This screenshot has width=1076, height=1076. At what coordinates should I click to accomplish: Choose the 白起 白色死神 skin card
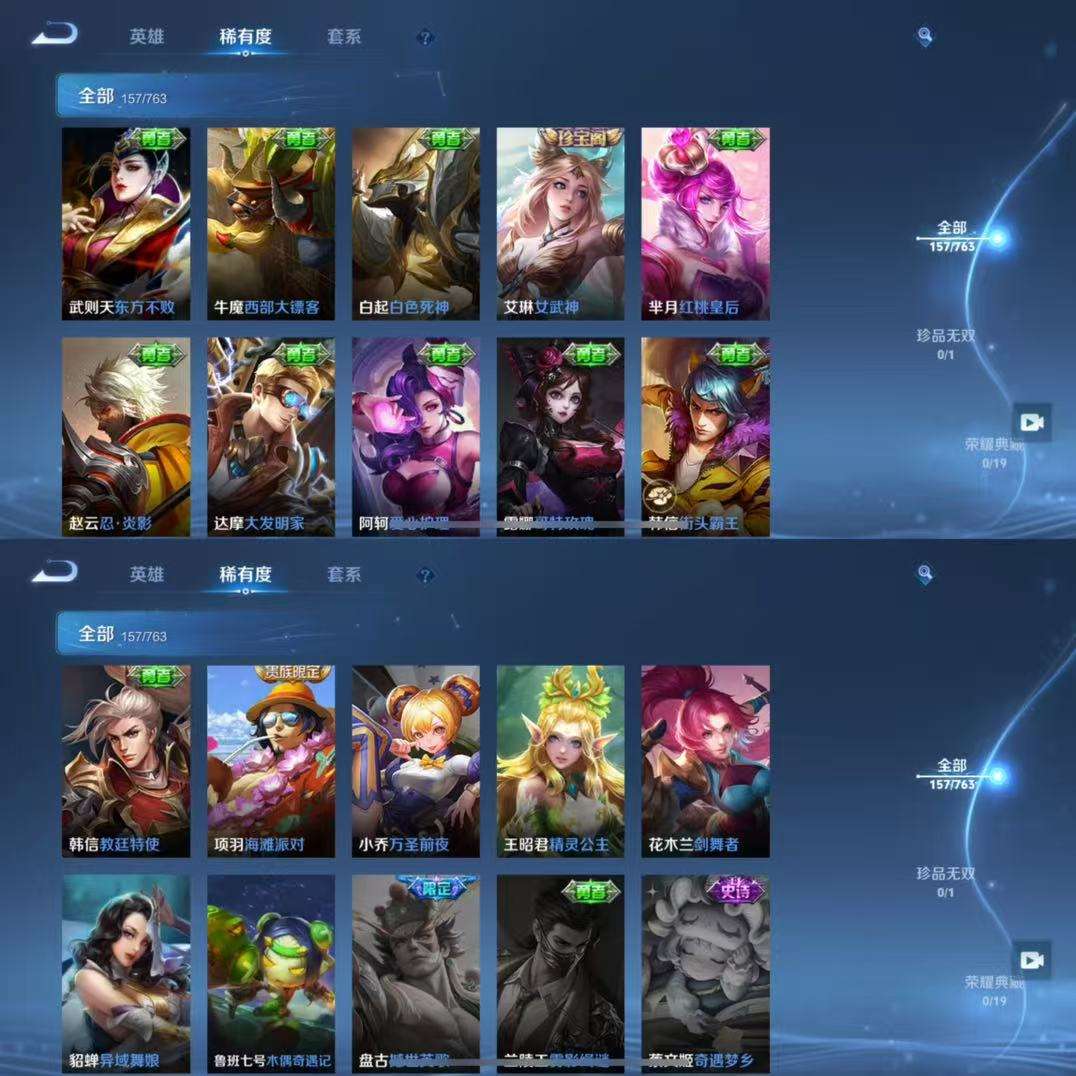[x=416, y=222]
